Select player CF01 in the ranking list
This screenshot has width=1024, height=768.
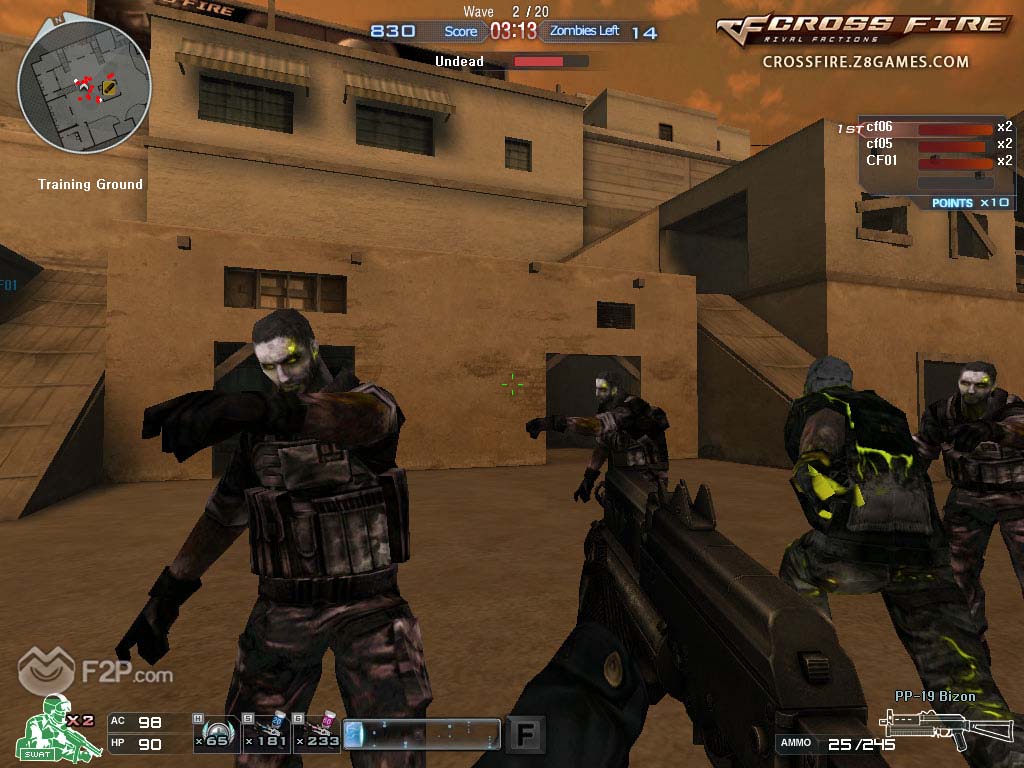tap(880, 160)
